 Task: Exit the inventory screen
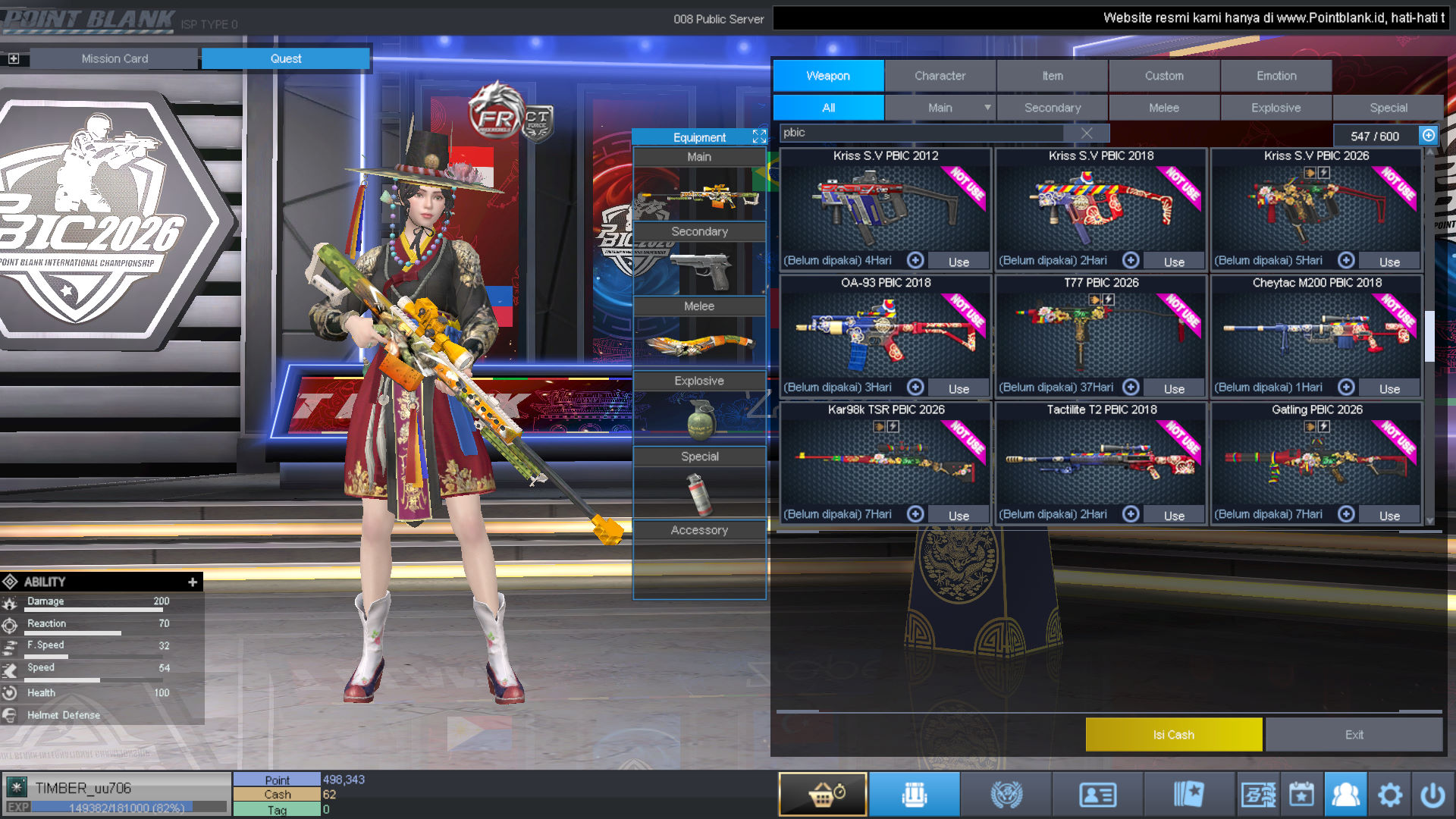point(1354,735)
